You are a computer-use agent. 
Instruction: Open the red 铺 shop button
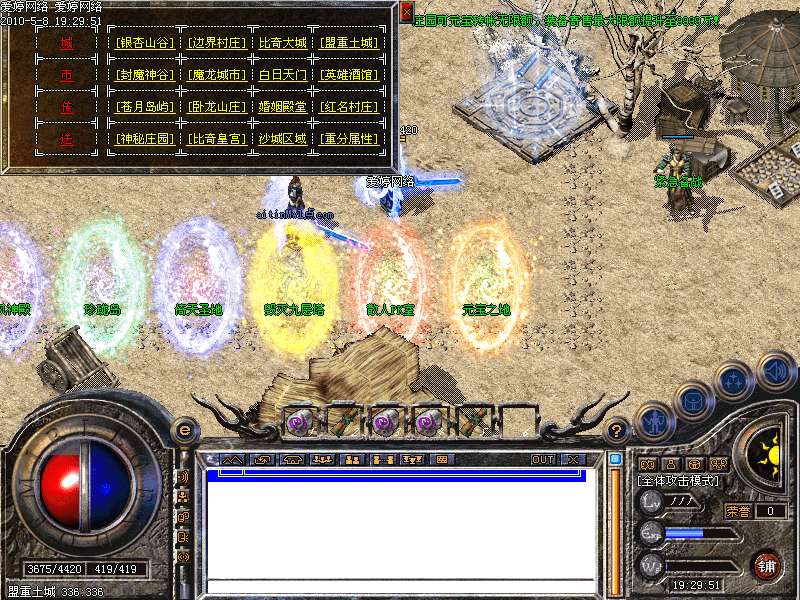pos(767,566)
